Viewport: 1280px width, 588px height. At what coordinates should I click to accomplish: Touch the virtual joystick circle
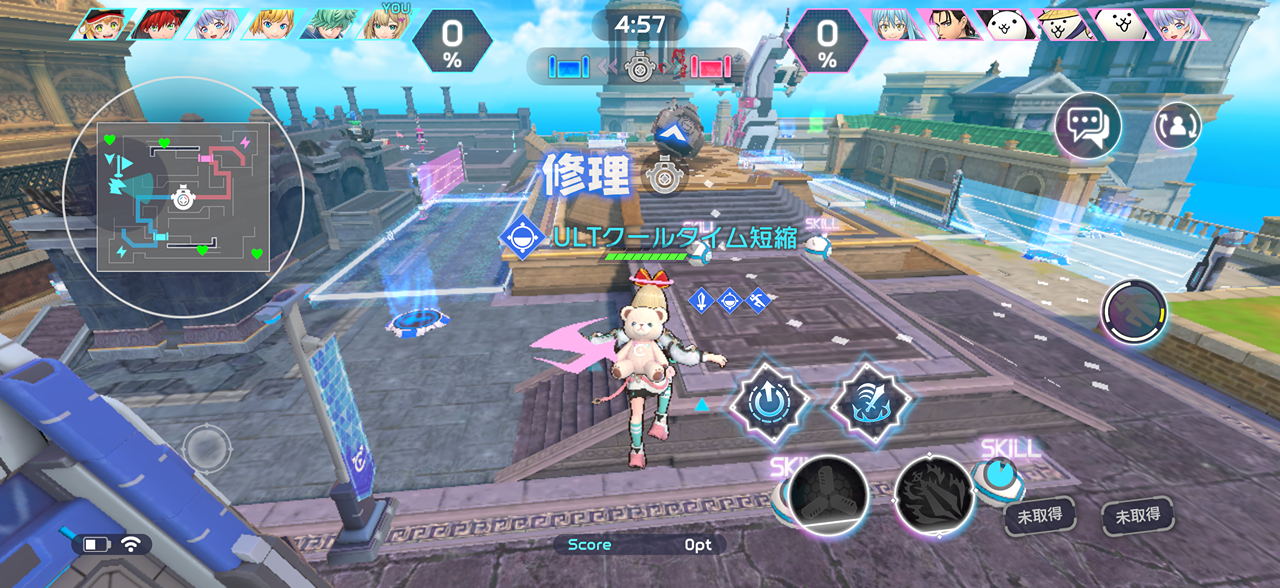[x=208, y=448]
